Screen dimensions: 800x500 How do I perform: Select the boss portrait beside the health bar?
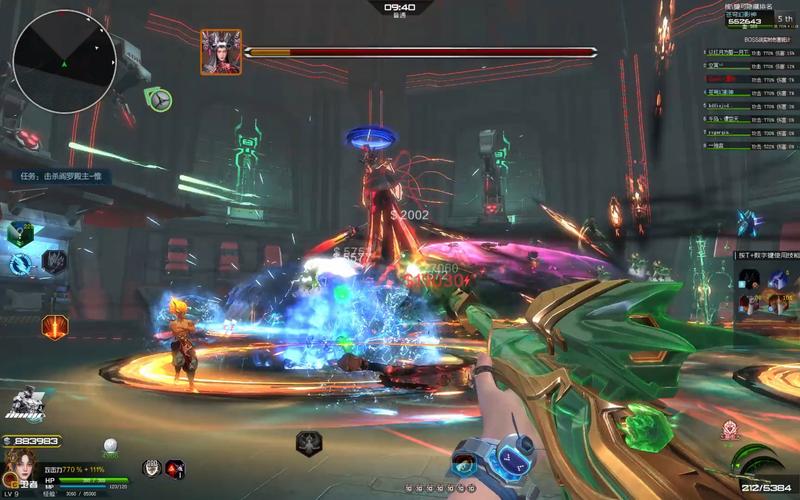(x=220, y=51)
